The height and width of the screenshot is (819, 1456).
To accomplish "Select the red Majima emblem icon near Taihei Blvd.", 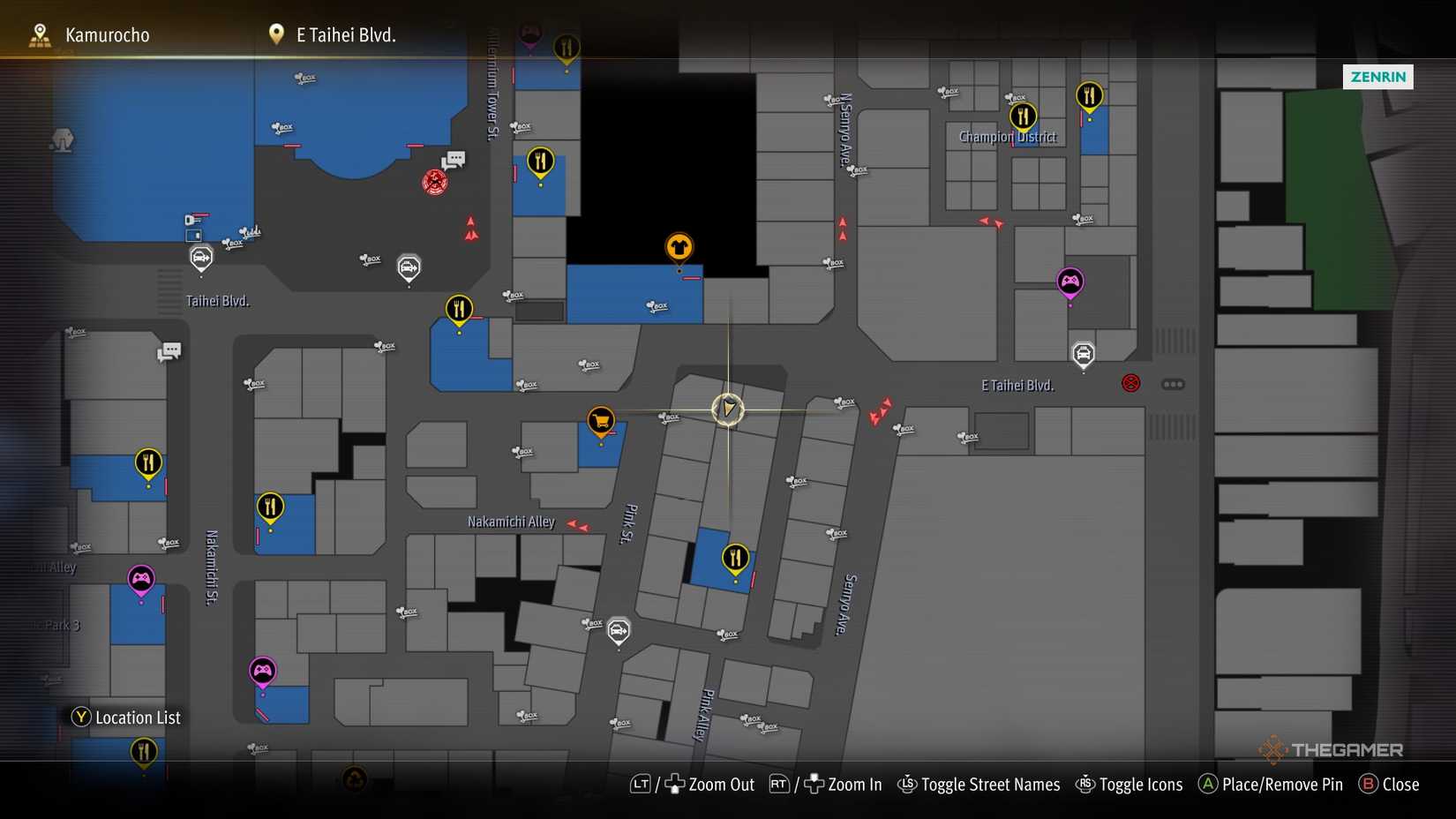I will click(435, 182).
